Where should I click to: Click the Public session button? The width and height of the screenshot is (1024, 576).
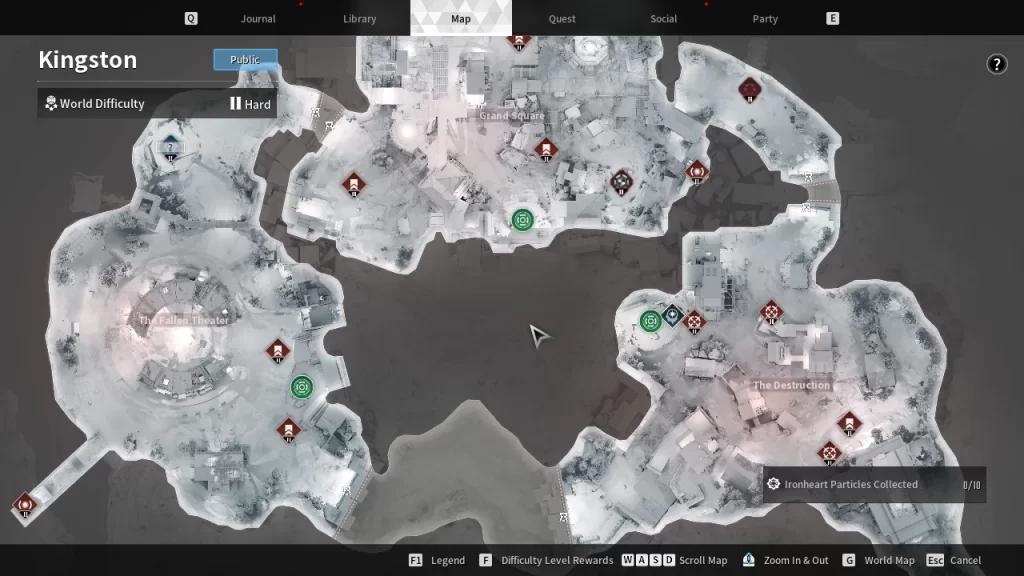245,60
